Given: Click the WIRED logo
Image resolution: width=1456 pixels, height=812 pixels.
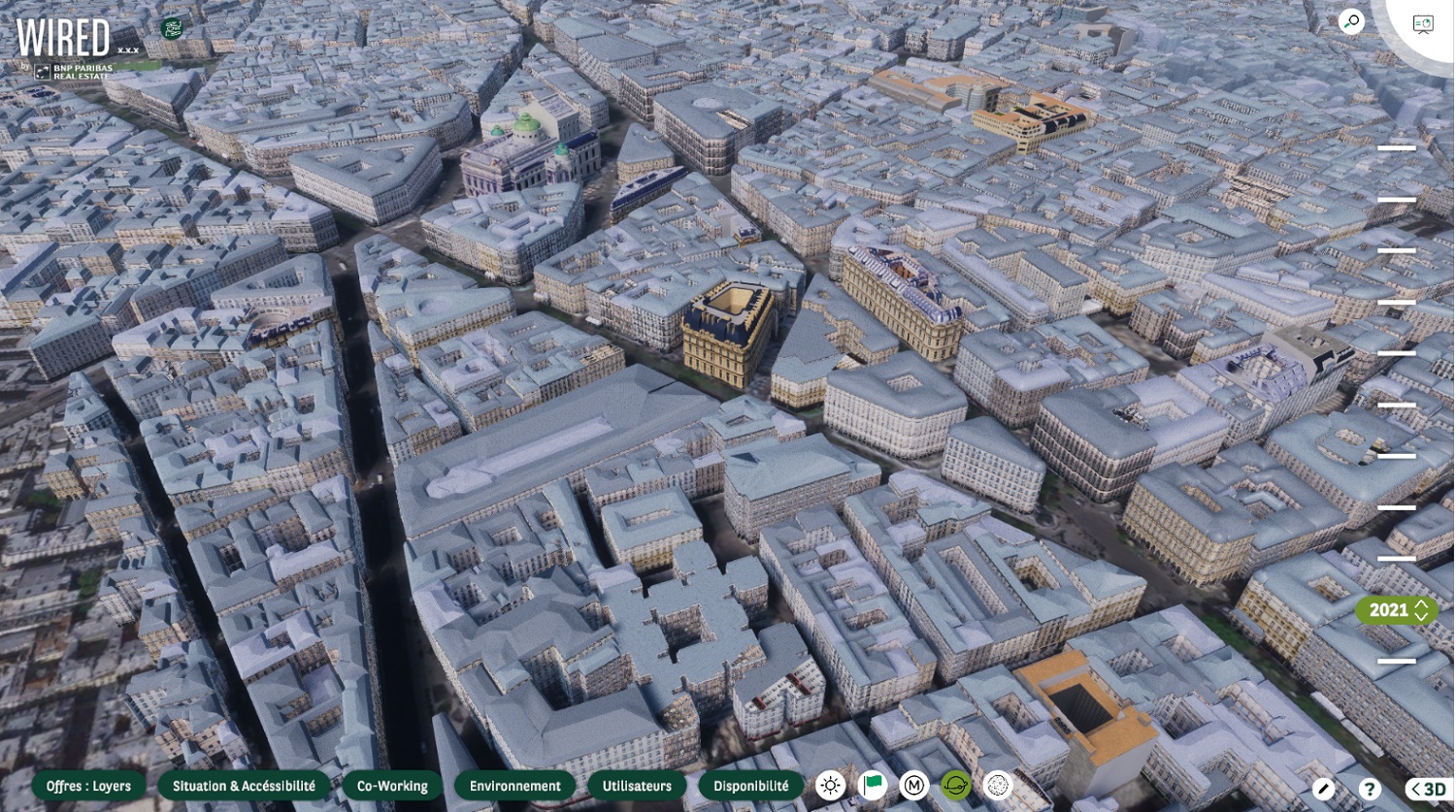Looking at the screenshot, I should point(64,39).
